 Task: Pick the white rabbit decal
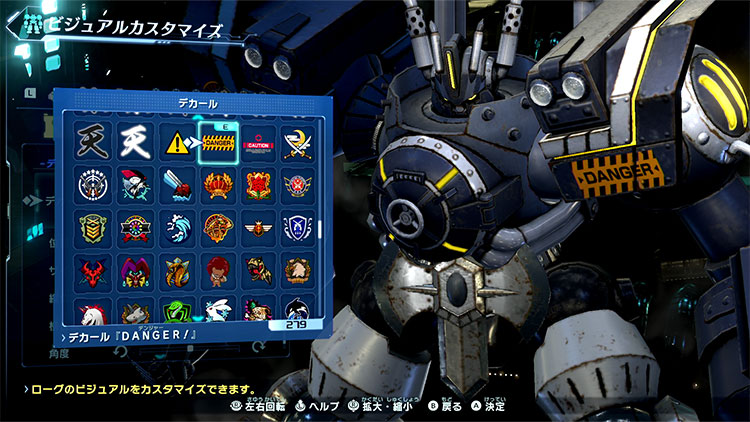[x=216, y=309]
